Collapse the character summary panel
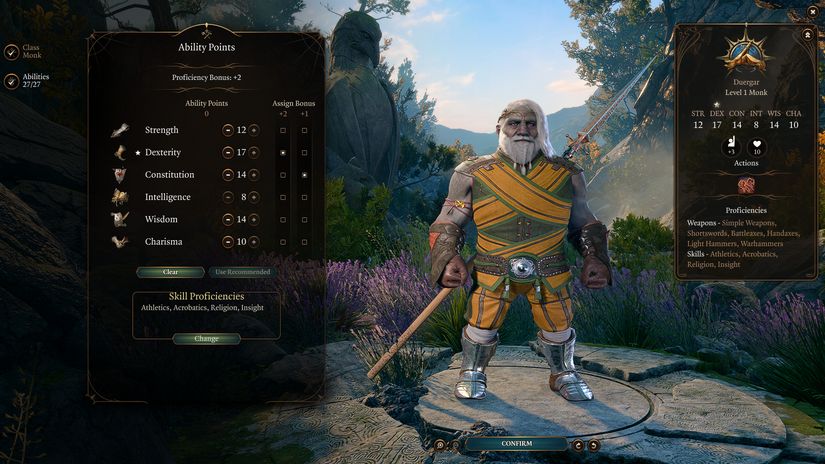The width and height of the screenshot is (825, 464). click(807, 34)
